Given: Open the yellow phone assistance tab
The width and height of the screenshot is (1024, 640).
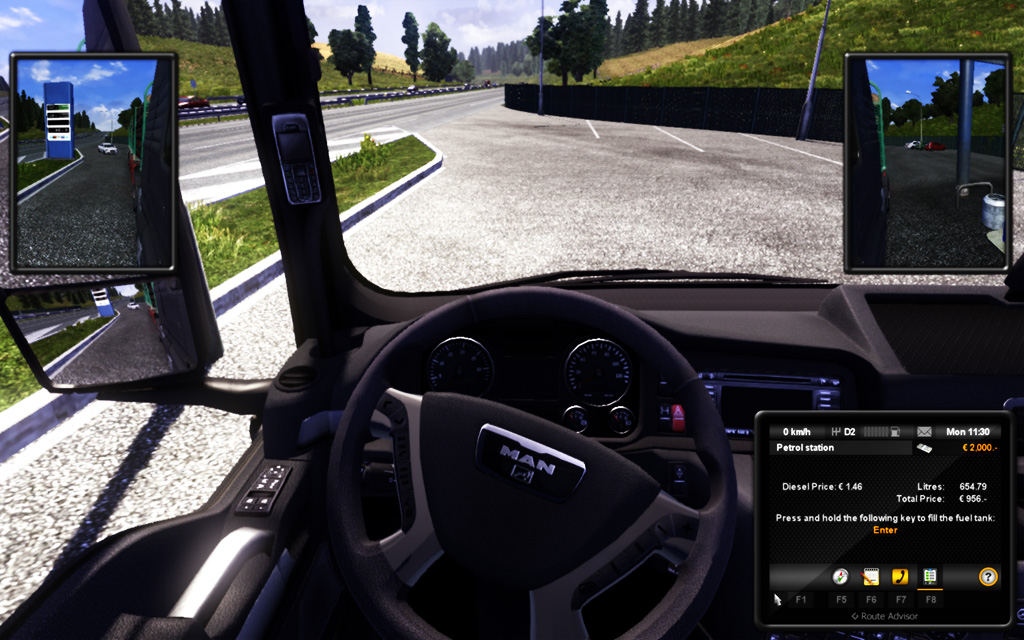Looking at the screenshot, I should click(900, 576).
